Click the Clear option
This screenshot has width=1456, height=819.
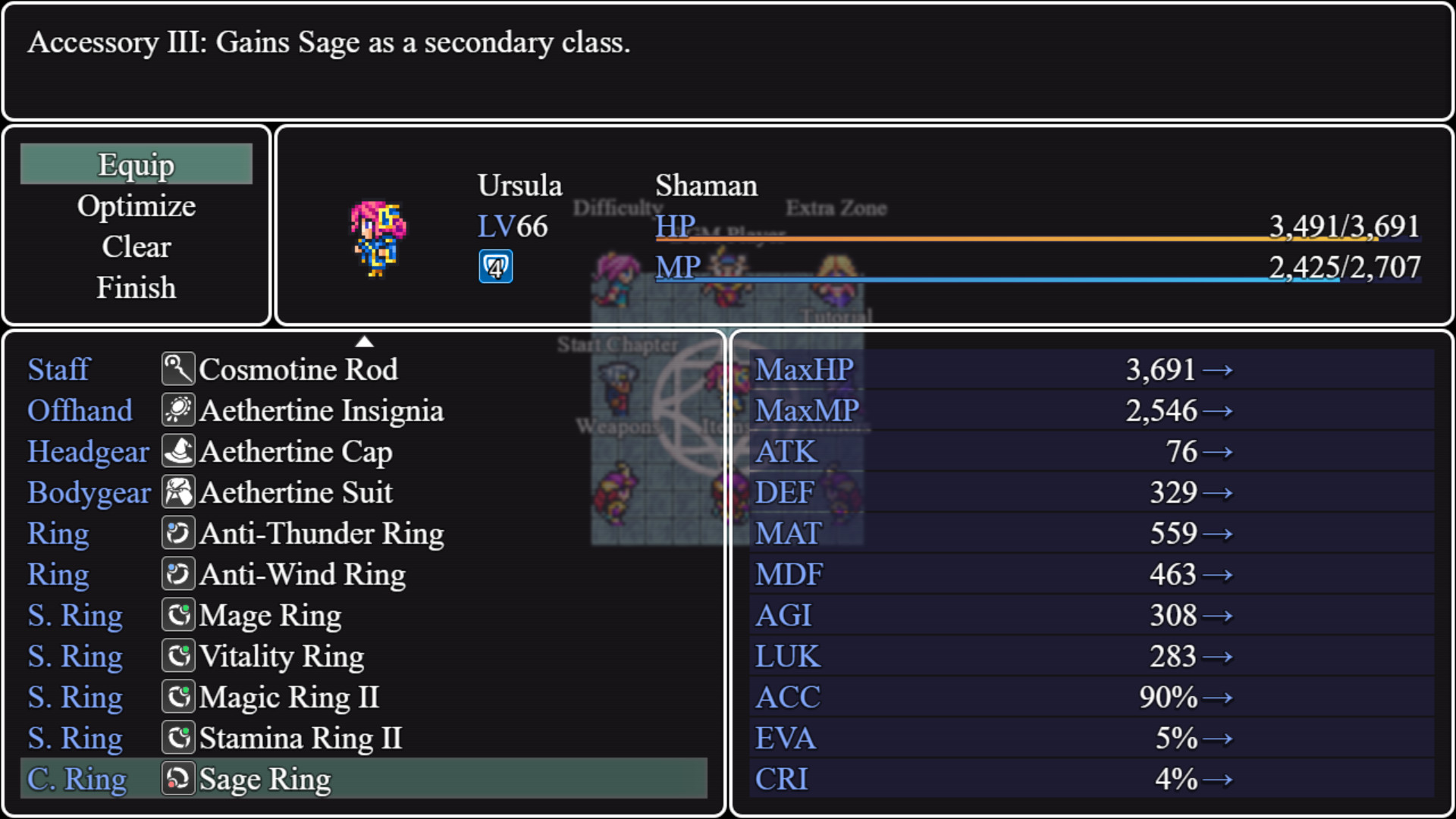(x=136, y=246)
